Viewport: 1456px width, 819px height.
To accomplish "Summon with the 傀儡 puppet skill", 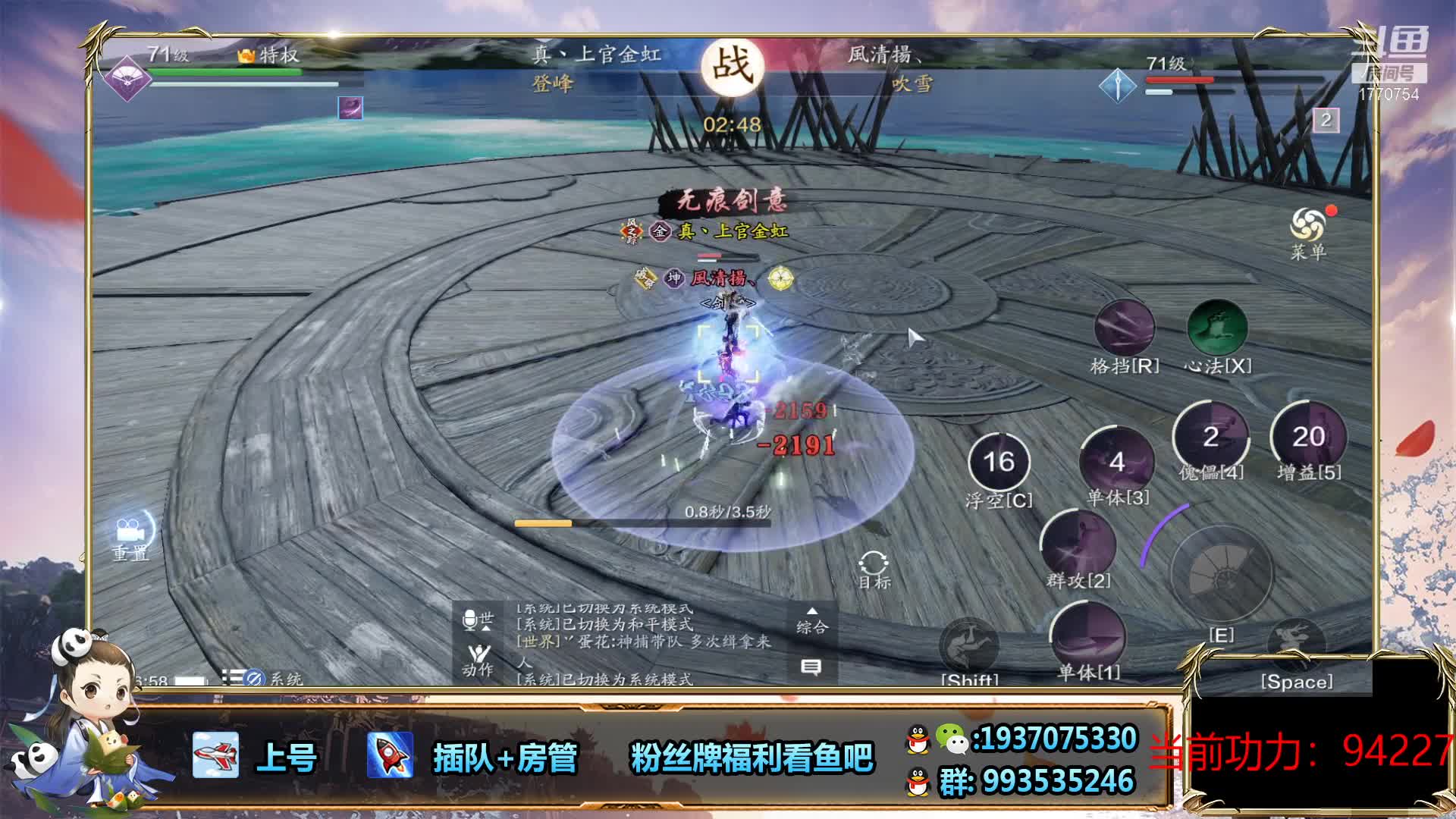I will 1210,436.
